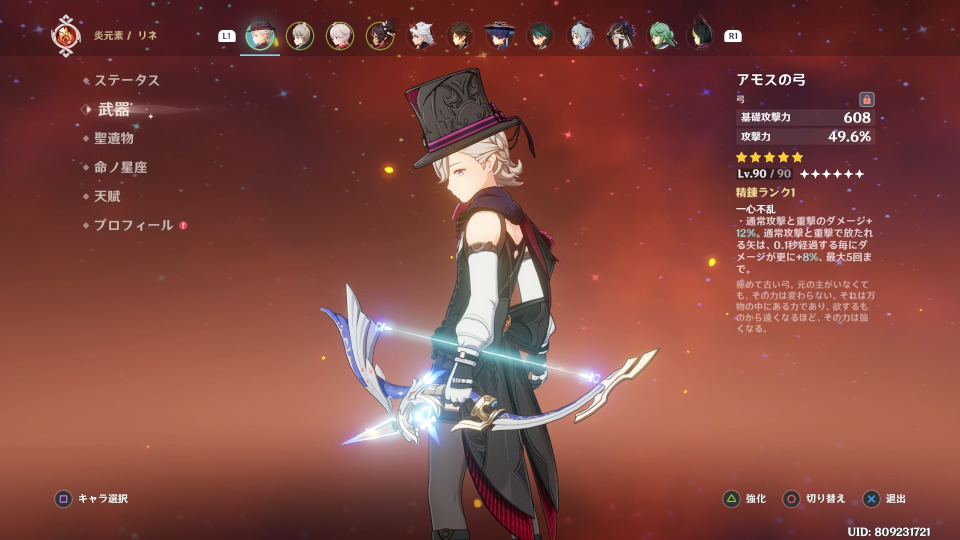Viewport: 960px width, 540px height.
Task: Toggle the weapon lock icon
Action: click(867, 99)
